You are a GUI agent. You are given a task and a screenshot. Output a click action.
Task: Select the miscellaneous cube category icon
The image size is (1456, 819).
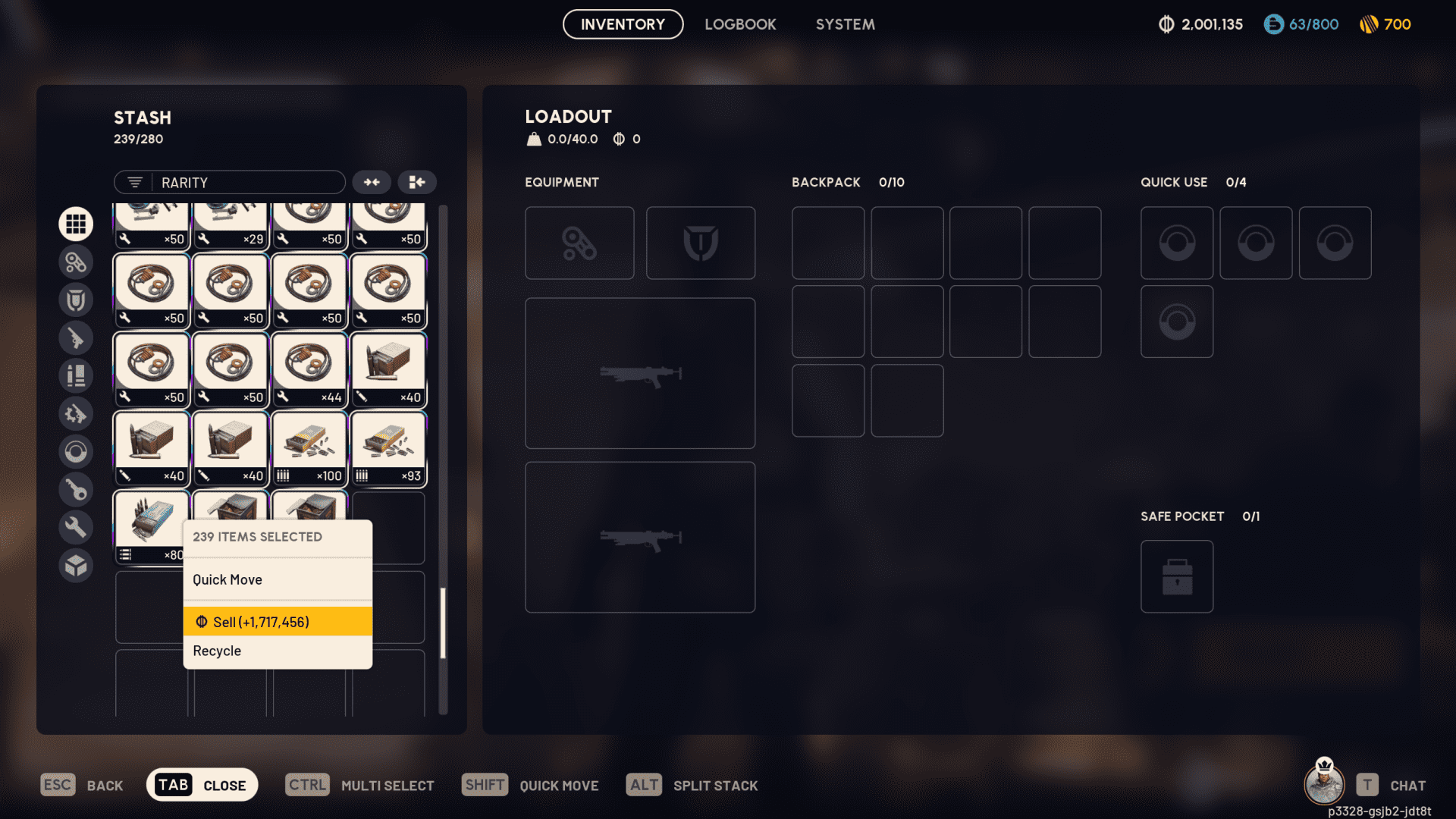[76, 565]
